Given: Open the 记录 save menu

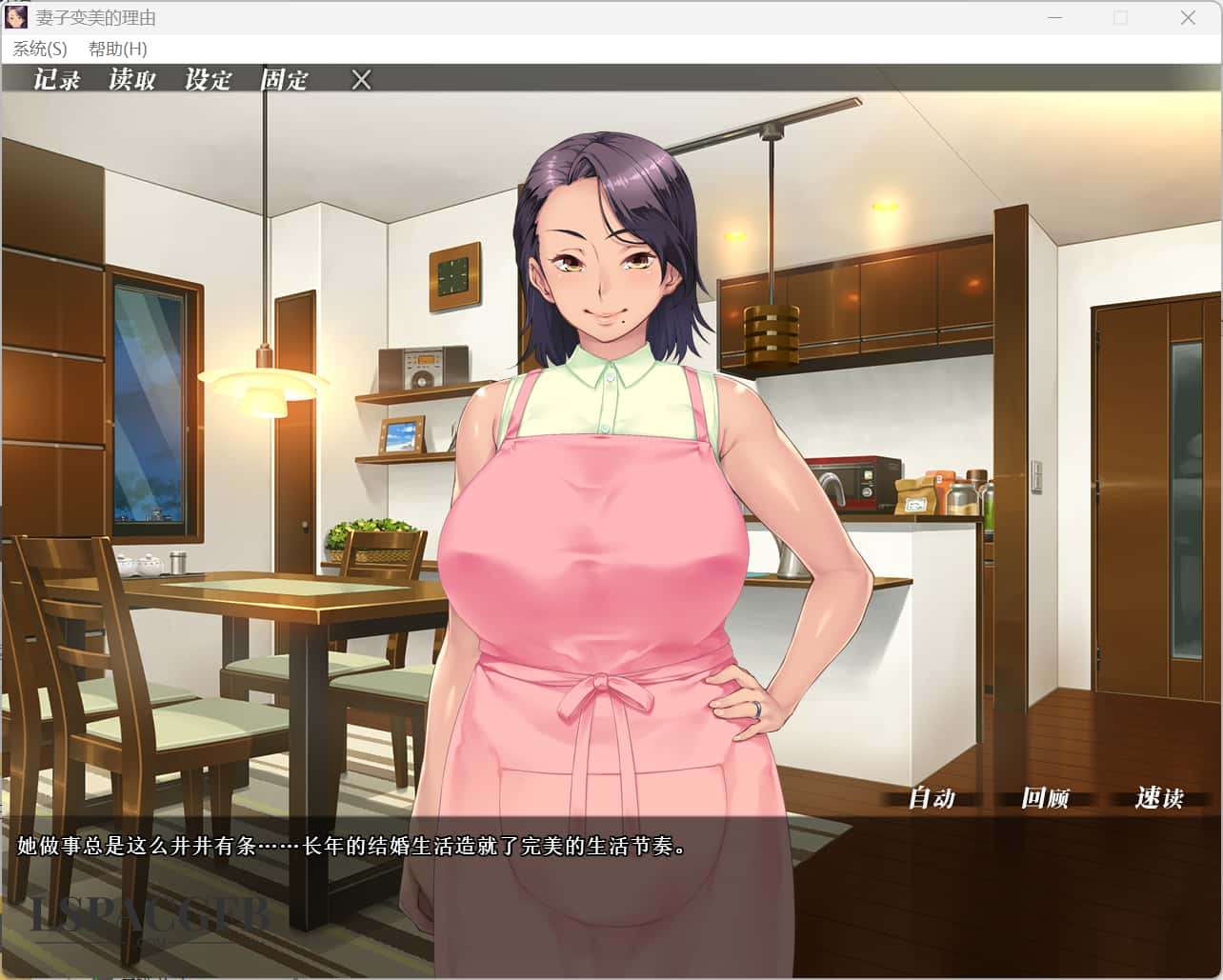Looking at the screenshot, I should click(x=57, y=80).
